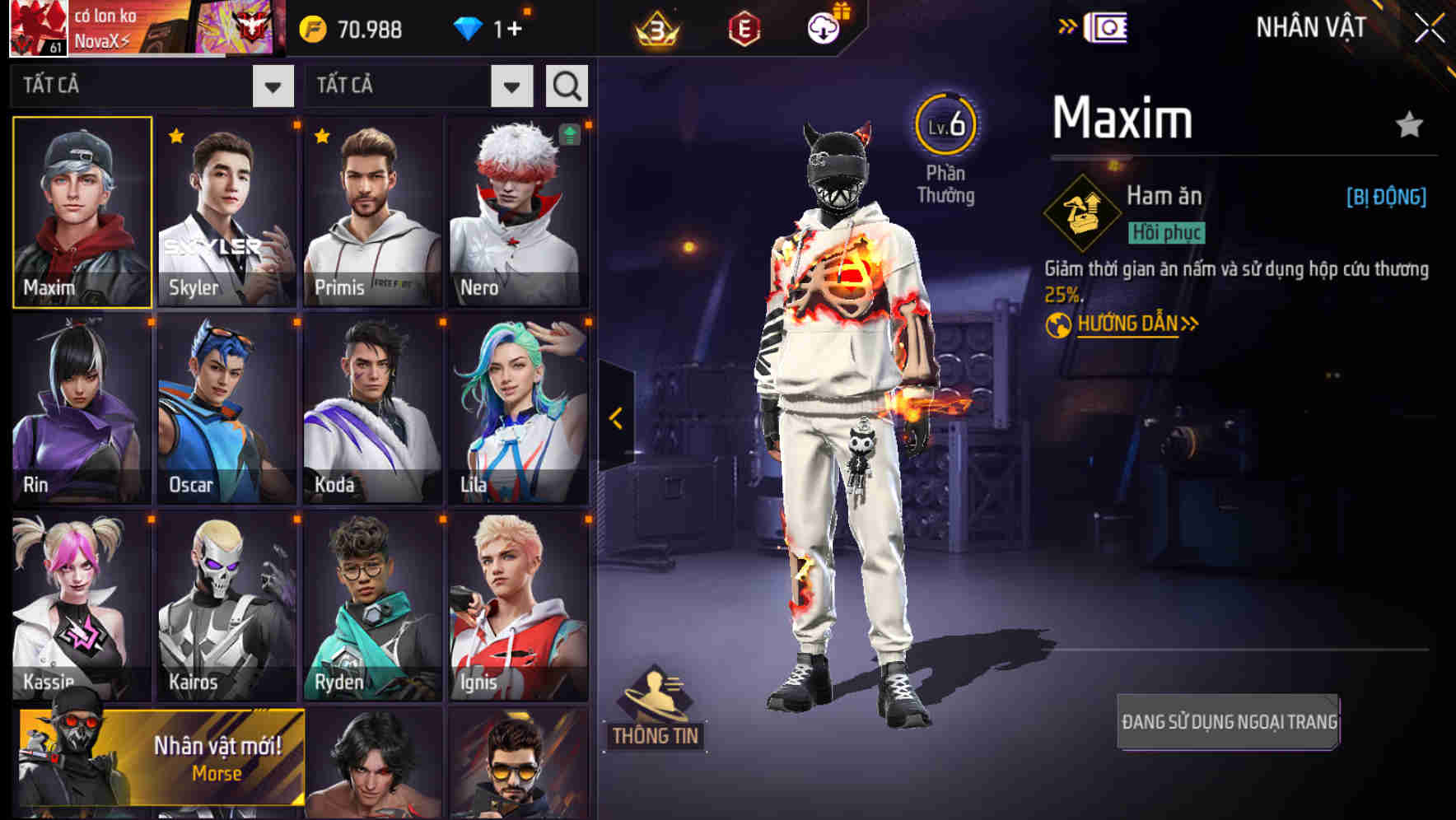
Task: Select the Booyah Pass crown icon
Action: [657, 27]
